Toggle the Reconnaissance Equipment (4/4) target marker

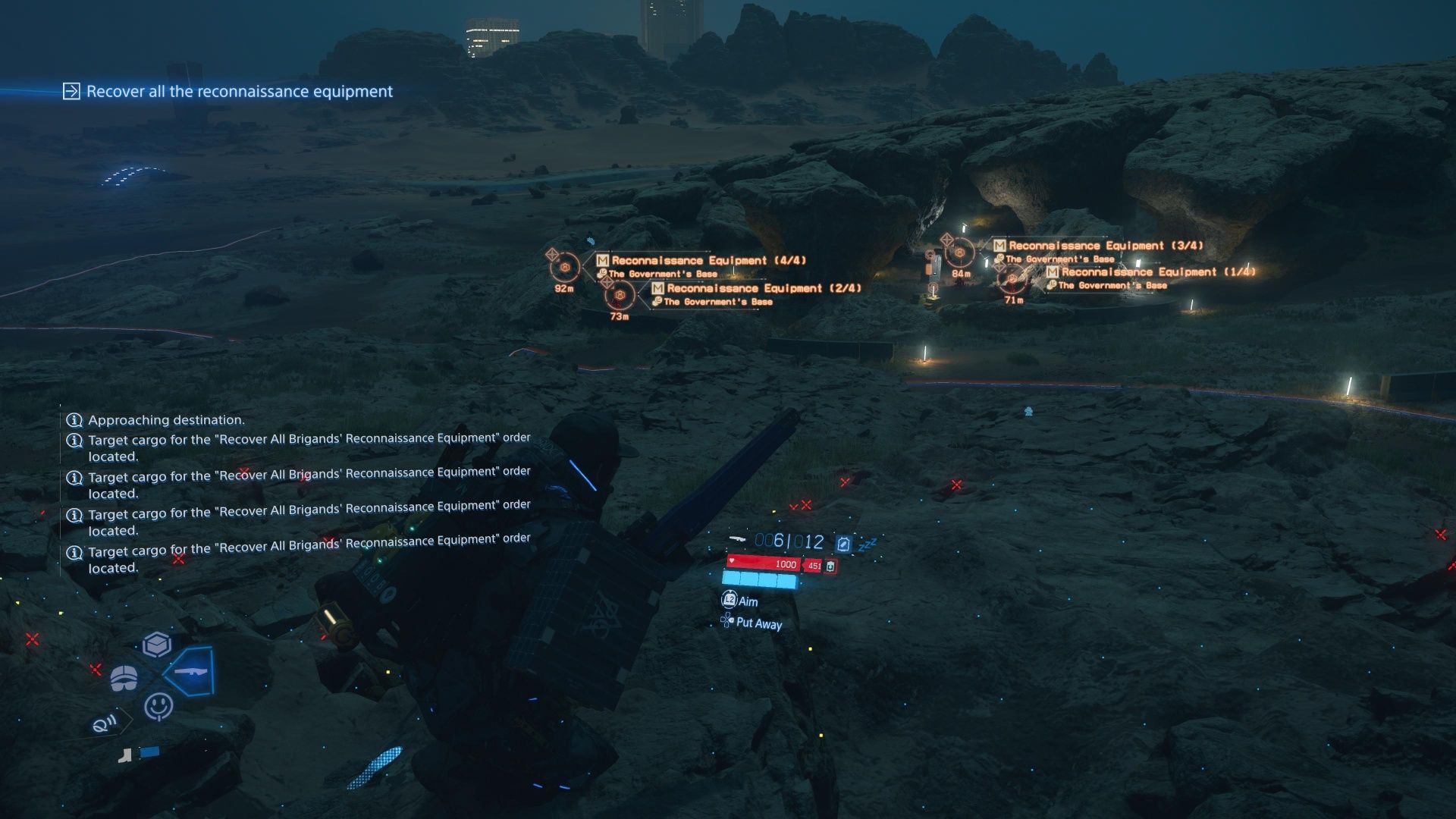tap(564, 267)
